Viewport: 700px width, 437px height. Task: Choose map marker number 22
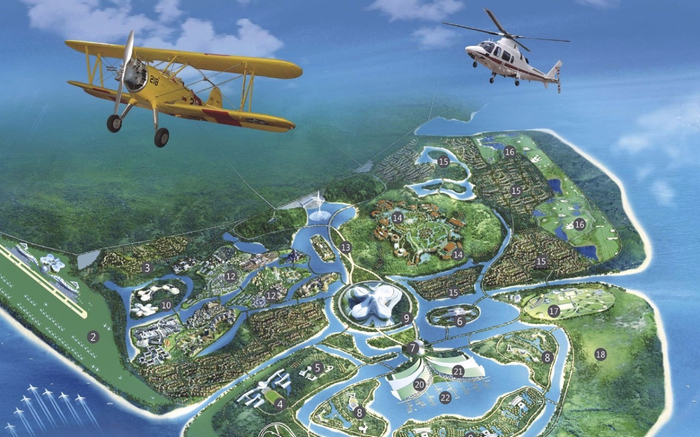coord(445,397)
